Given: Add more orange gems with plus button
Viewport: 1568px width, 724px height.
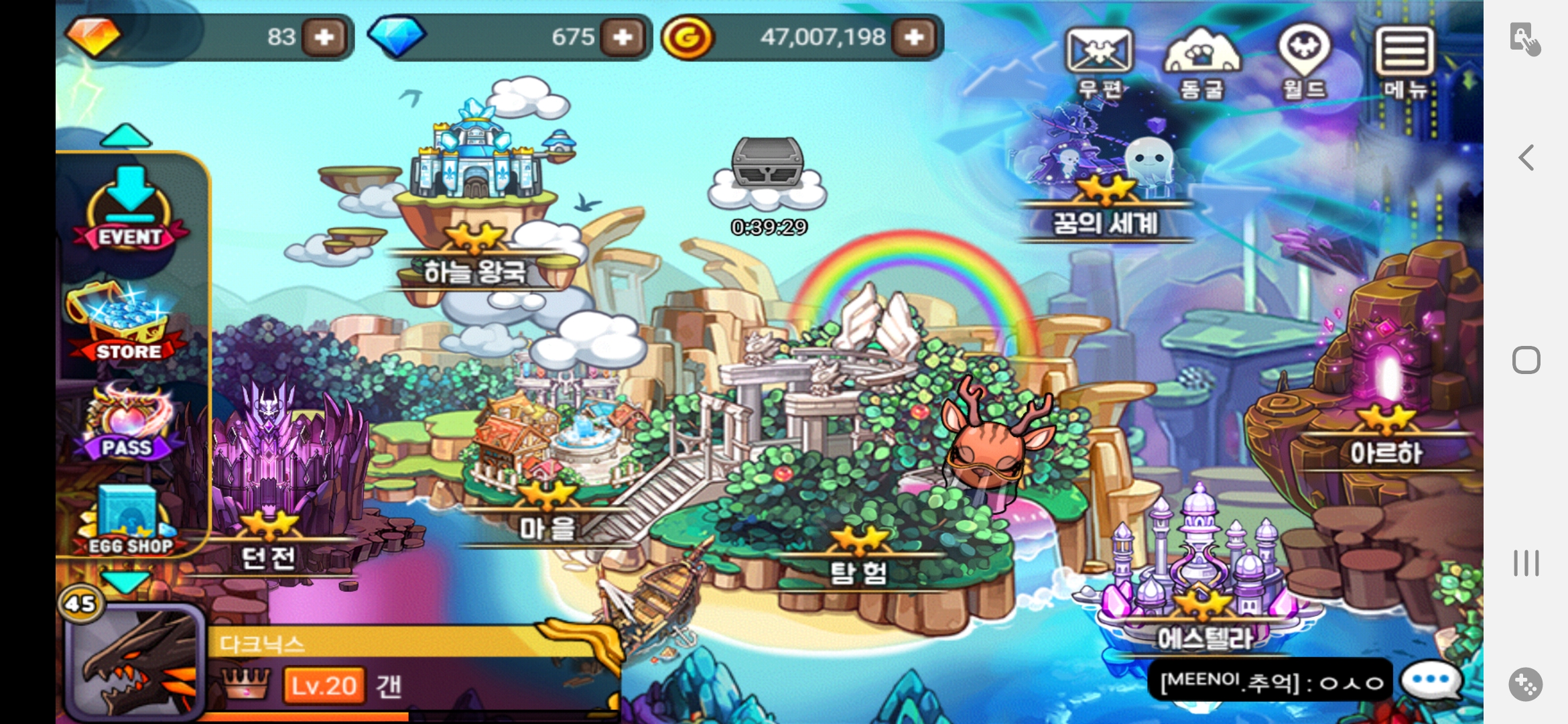Looking at the screenshot, I should (x=325, y=37).
